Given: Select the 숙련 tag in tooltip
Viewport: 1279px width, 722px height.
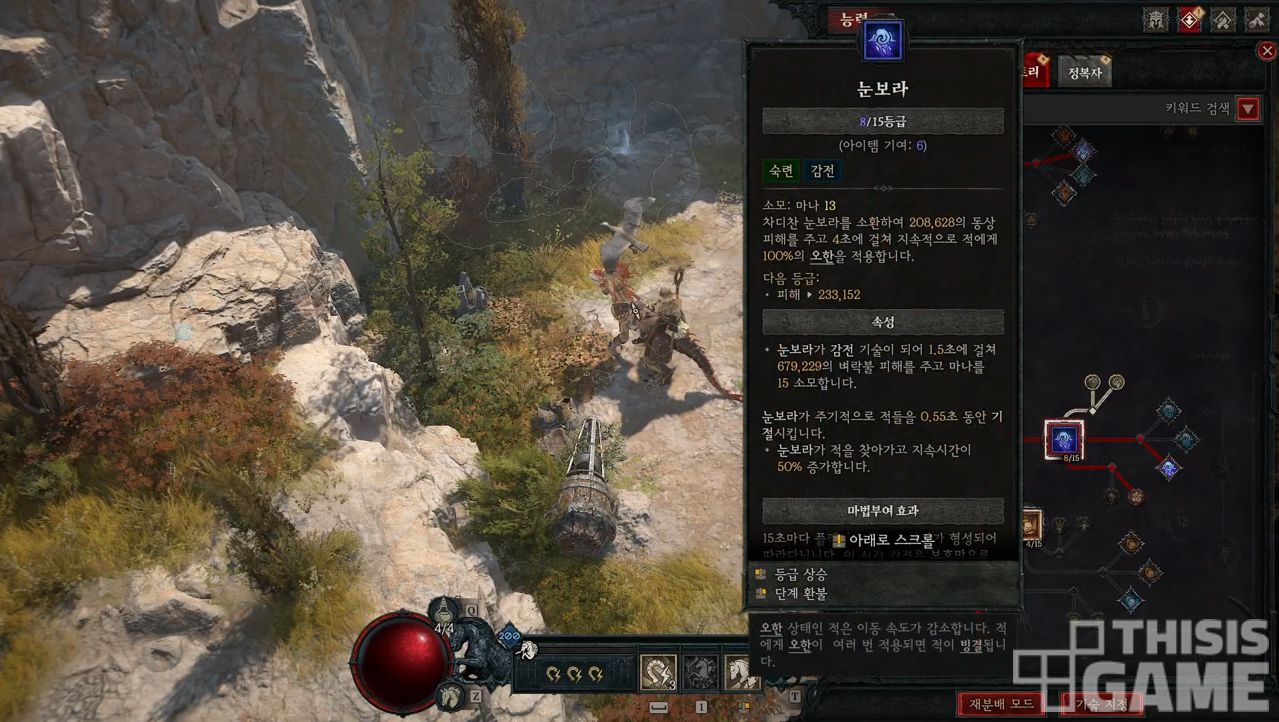Looking at the screenshot, I should click(x=781, y=171).
